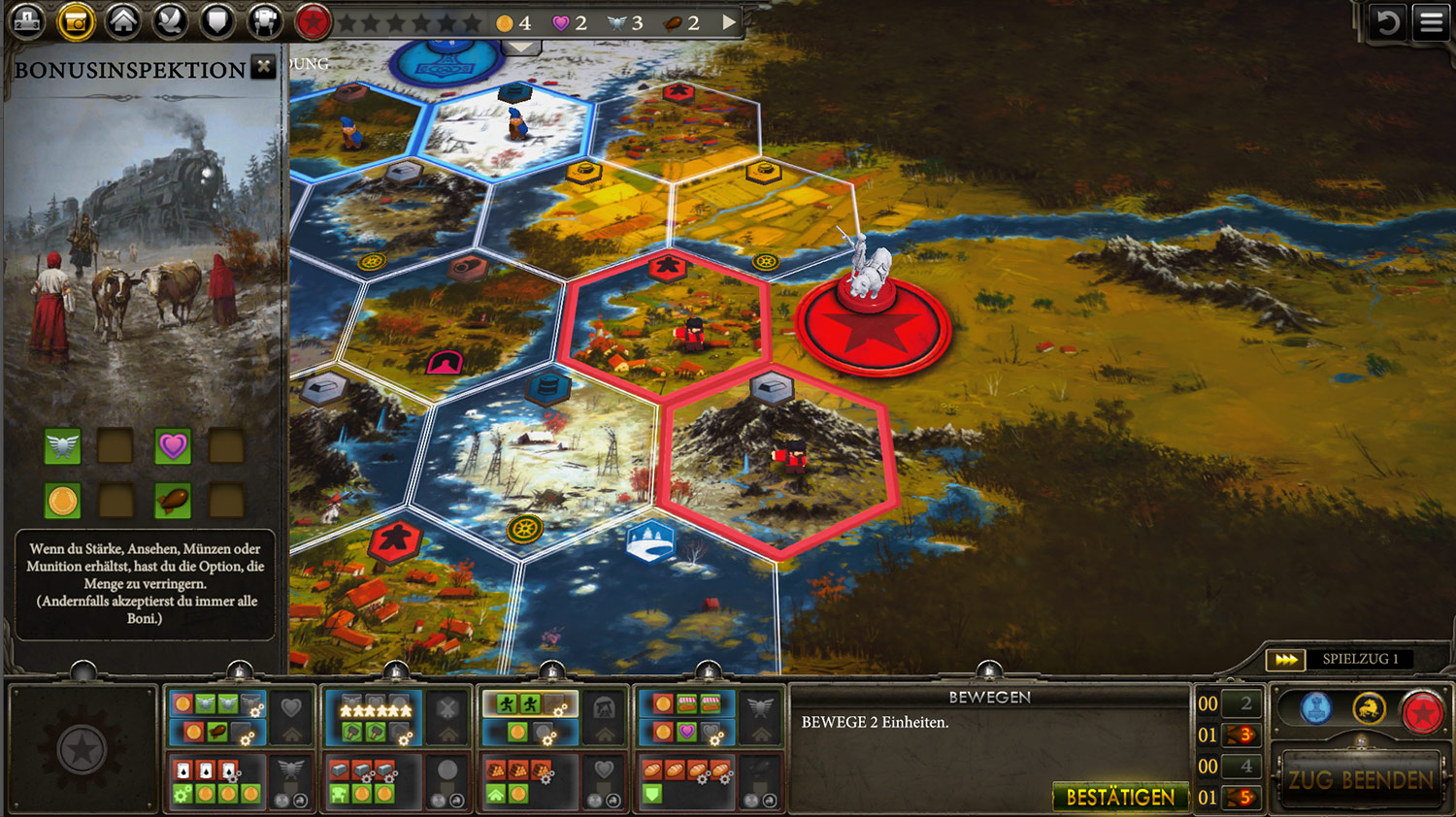Expand the top stats bar arrow
1456x817 pixels.
click(729, 21)
